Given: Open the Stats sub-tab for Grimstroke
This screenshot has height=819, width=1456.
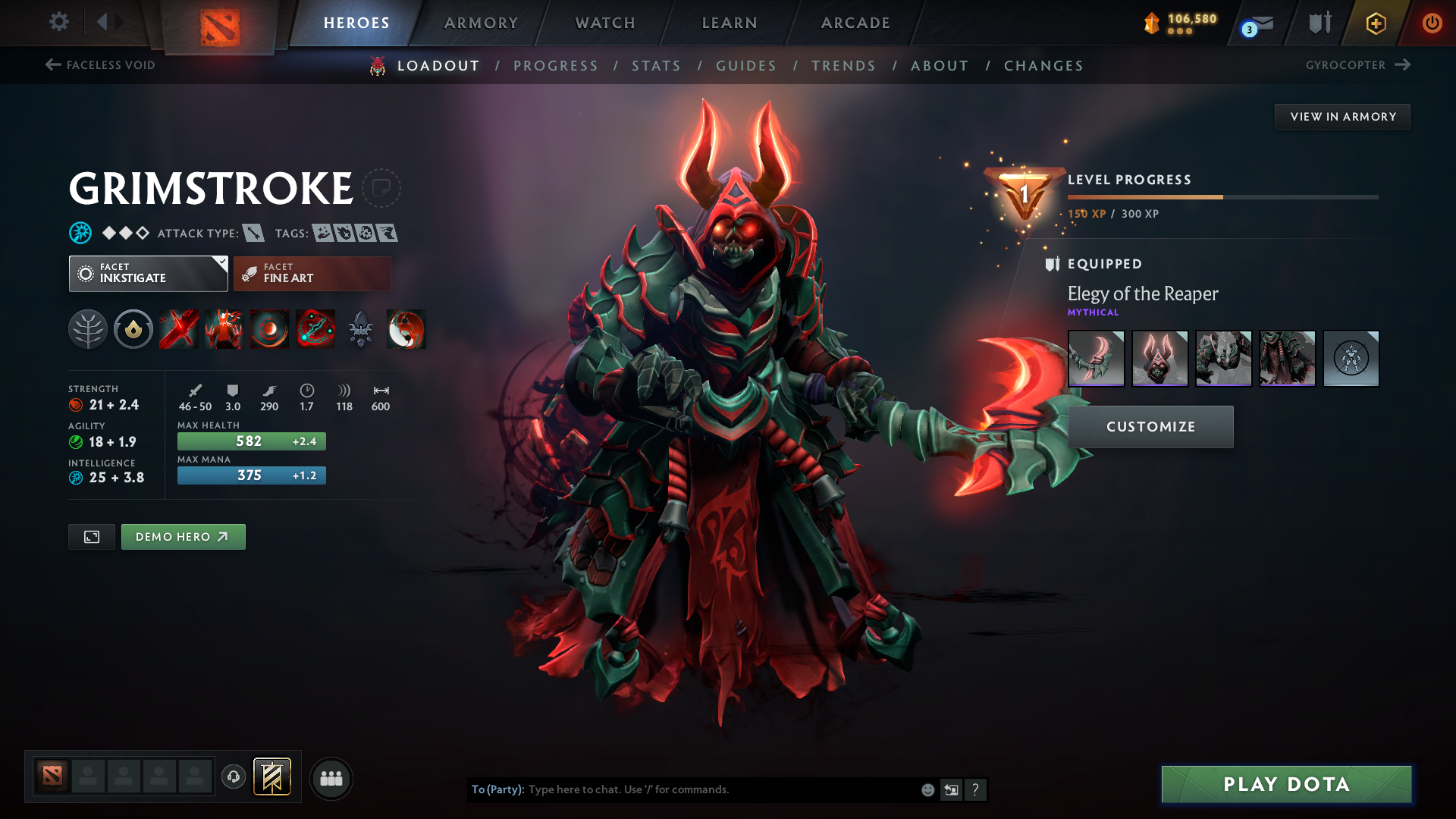Looking at the screenshot, I should pos(656,66).
